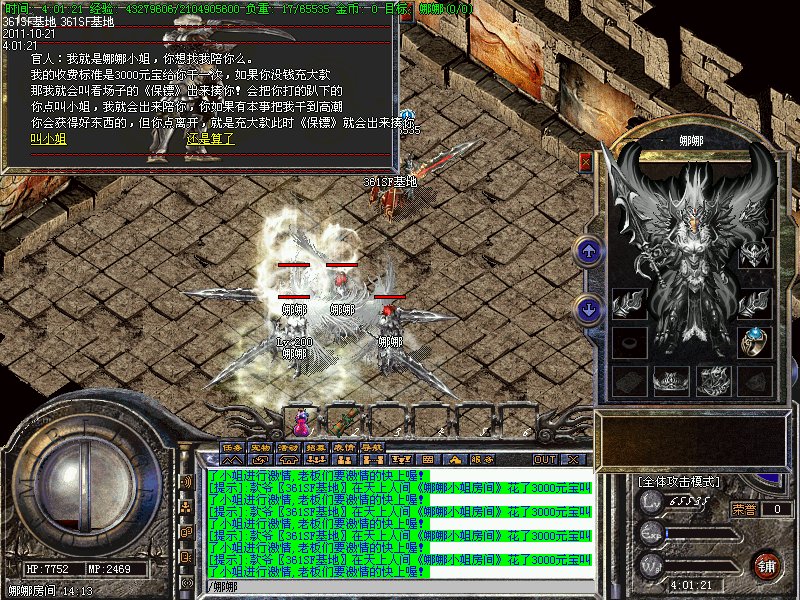Screen dimensions: 800x600
Task: Focus the chat input field
Action: 400,585
